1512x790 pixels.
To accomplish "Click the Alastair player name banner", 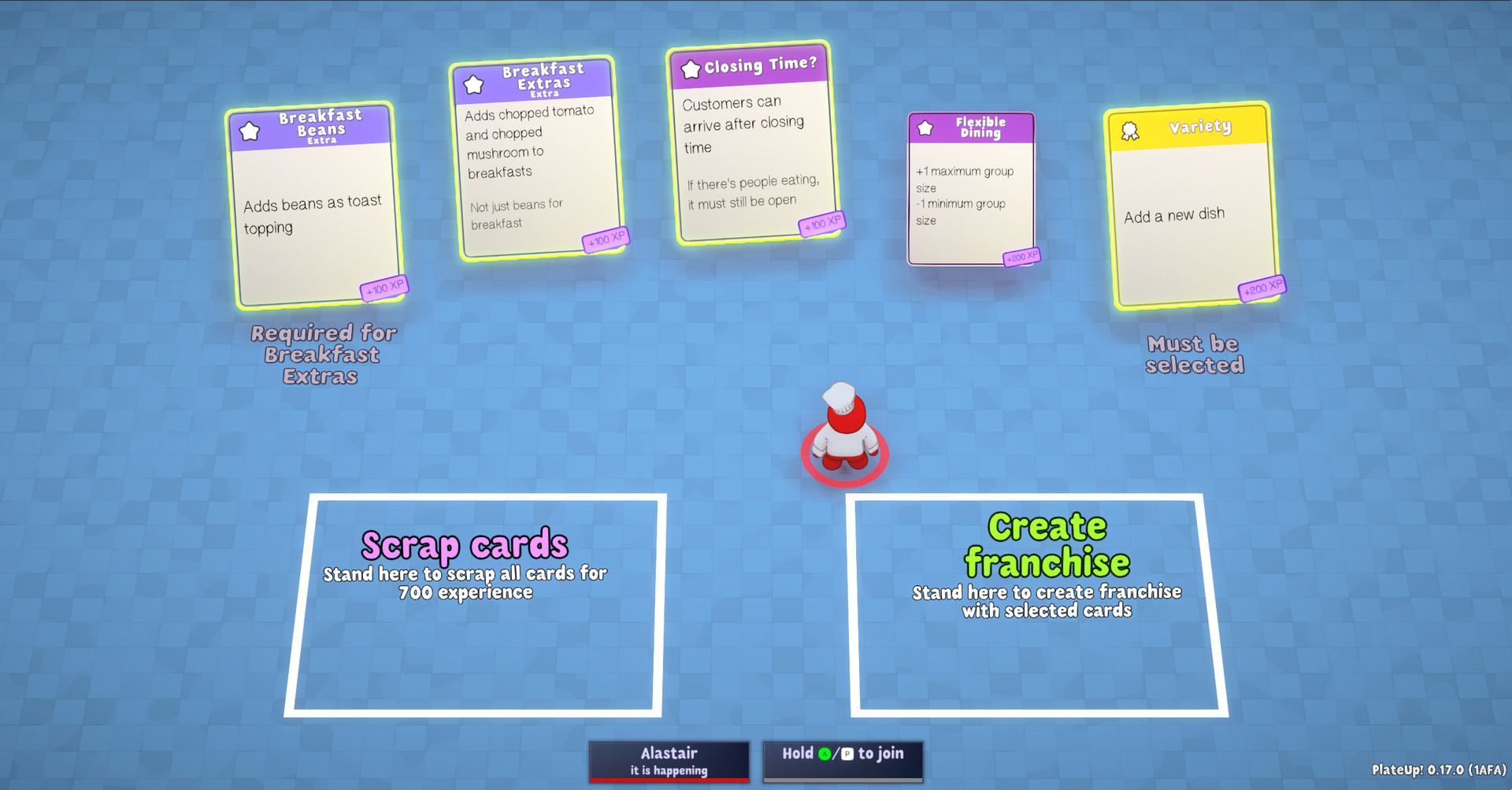I will coord(669,758).
